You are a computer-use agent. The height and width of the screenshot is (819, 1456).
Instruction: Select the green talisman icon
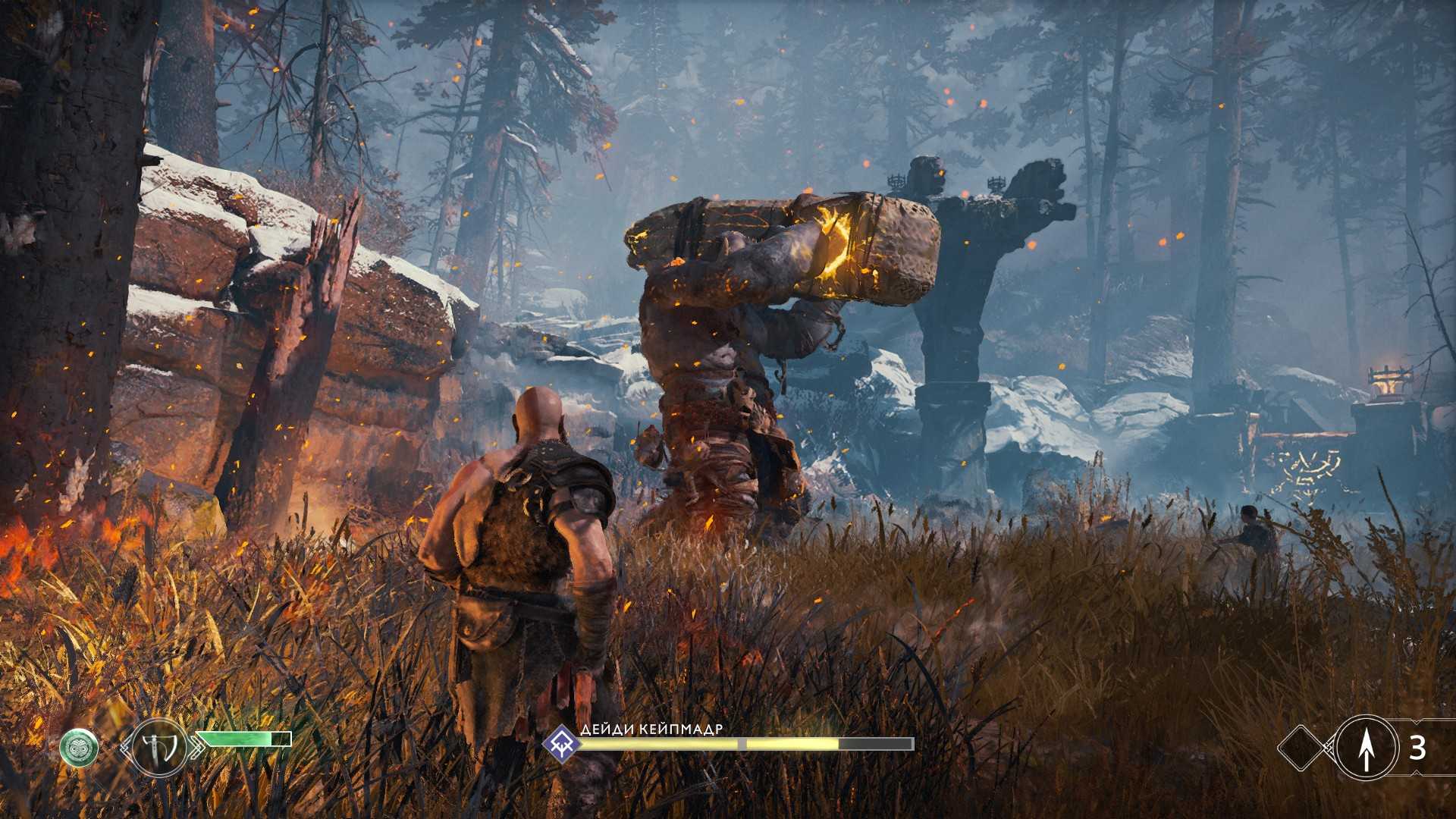point(79,748)
